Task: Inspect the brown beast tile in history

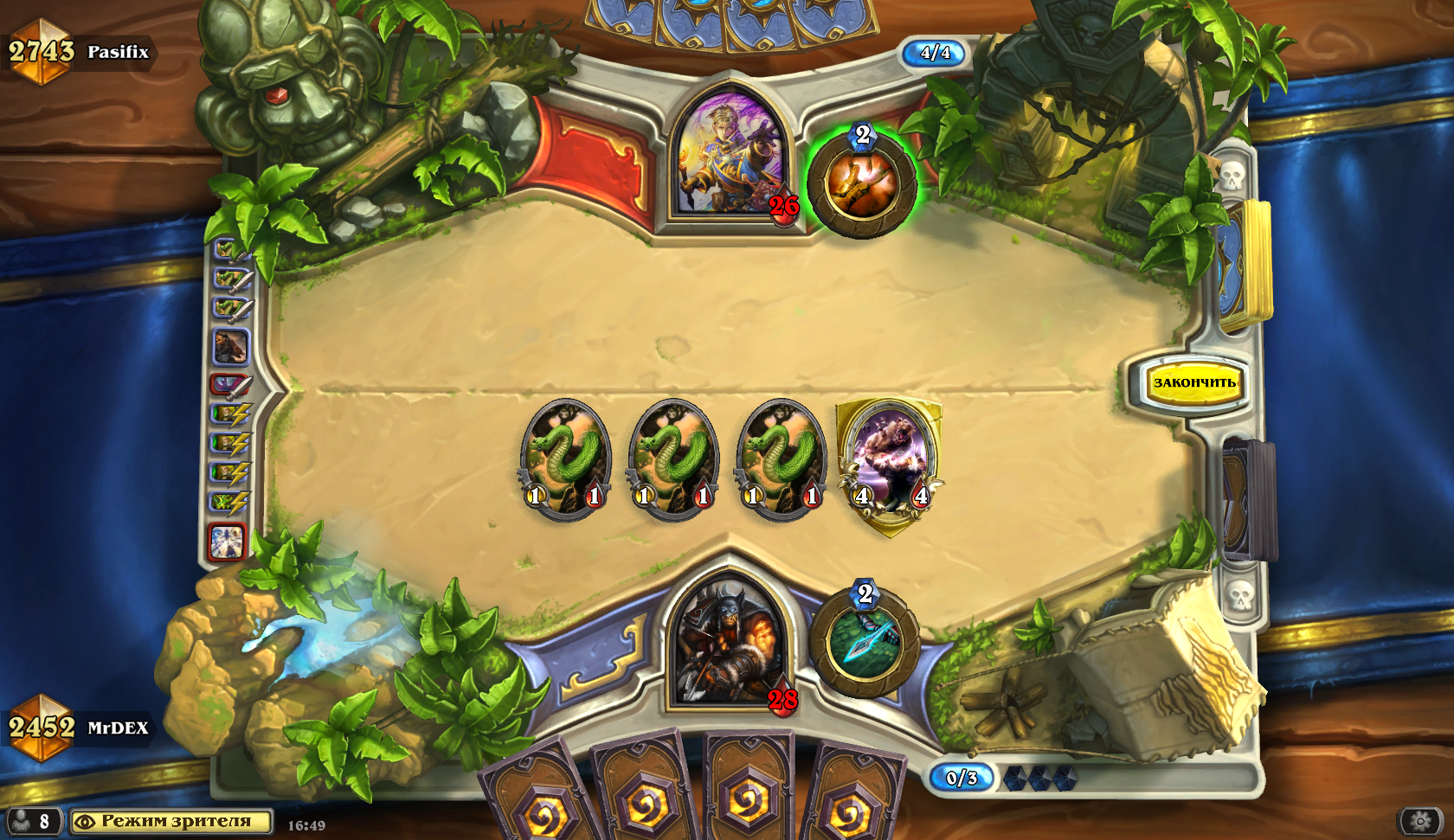Action: [230, 347]
